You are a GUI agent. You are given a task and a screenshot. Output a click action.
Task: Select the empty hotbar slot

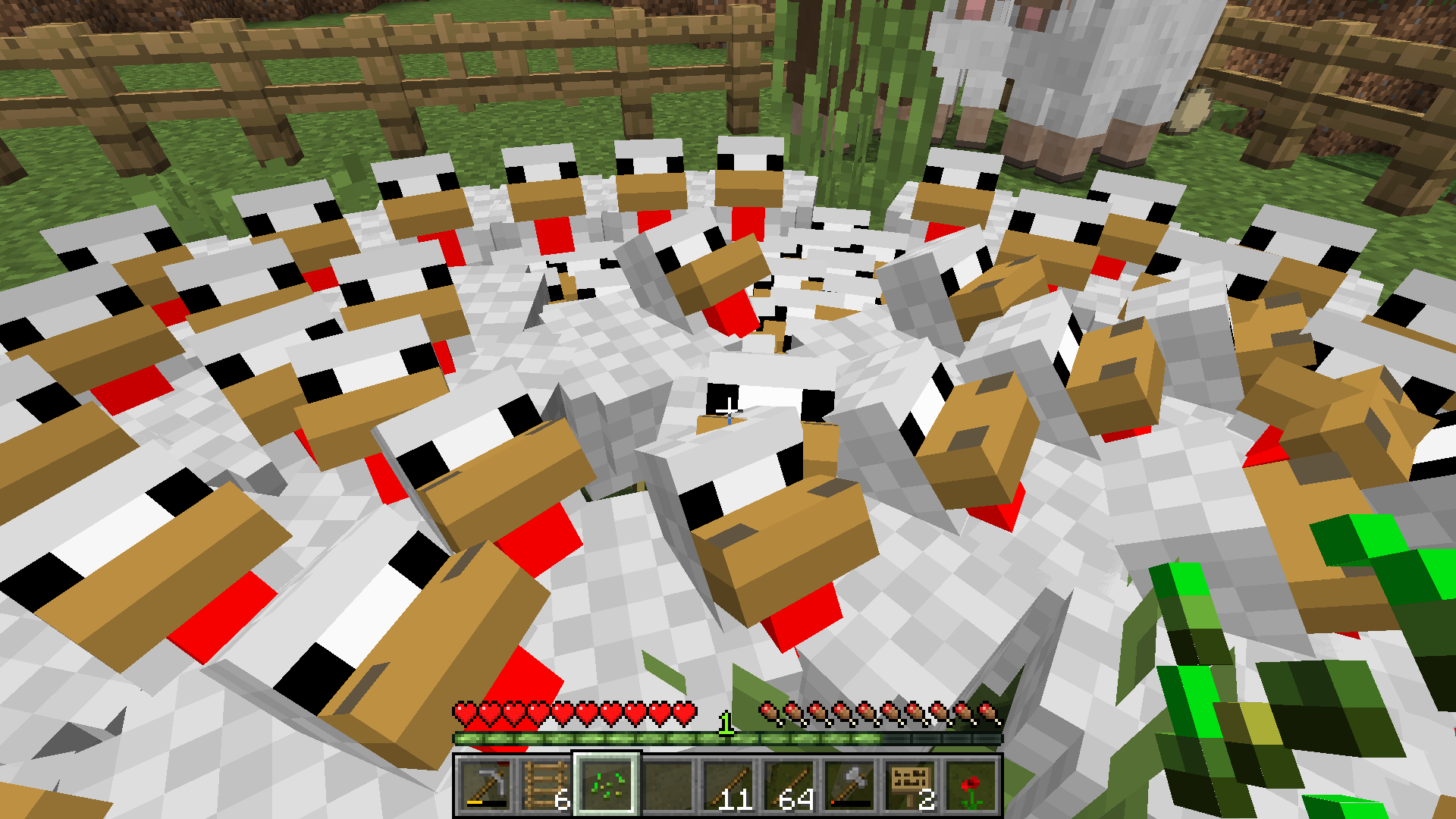pos(667,786)
